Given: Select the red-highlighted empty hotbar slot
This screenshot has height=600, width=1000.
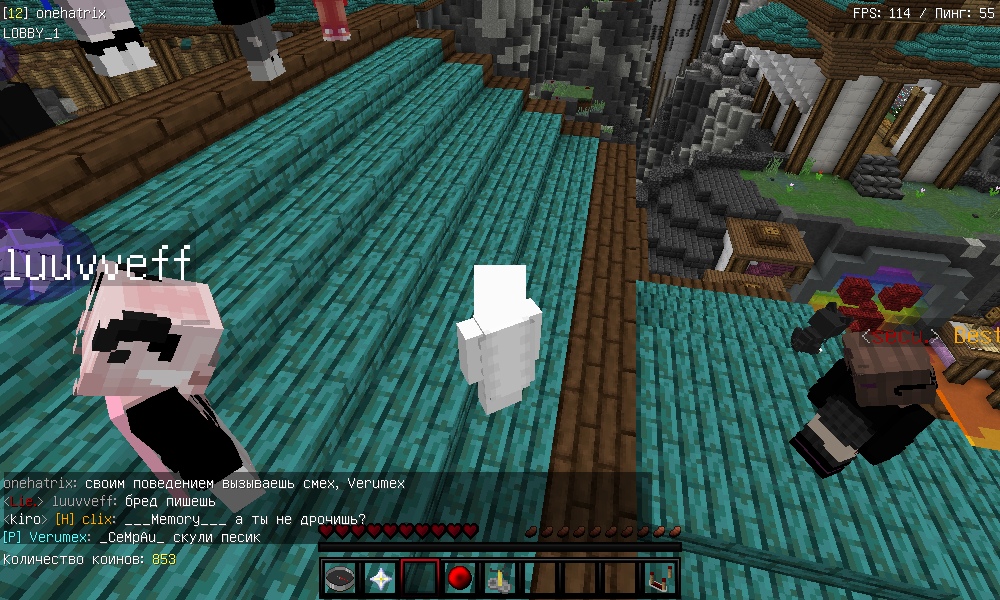Looking at the screenshot, I should click(x=420, y=578).
